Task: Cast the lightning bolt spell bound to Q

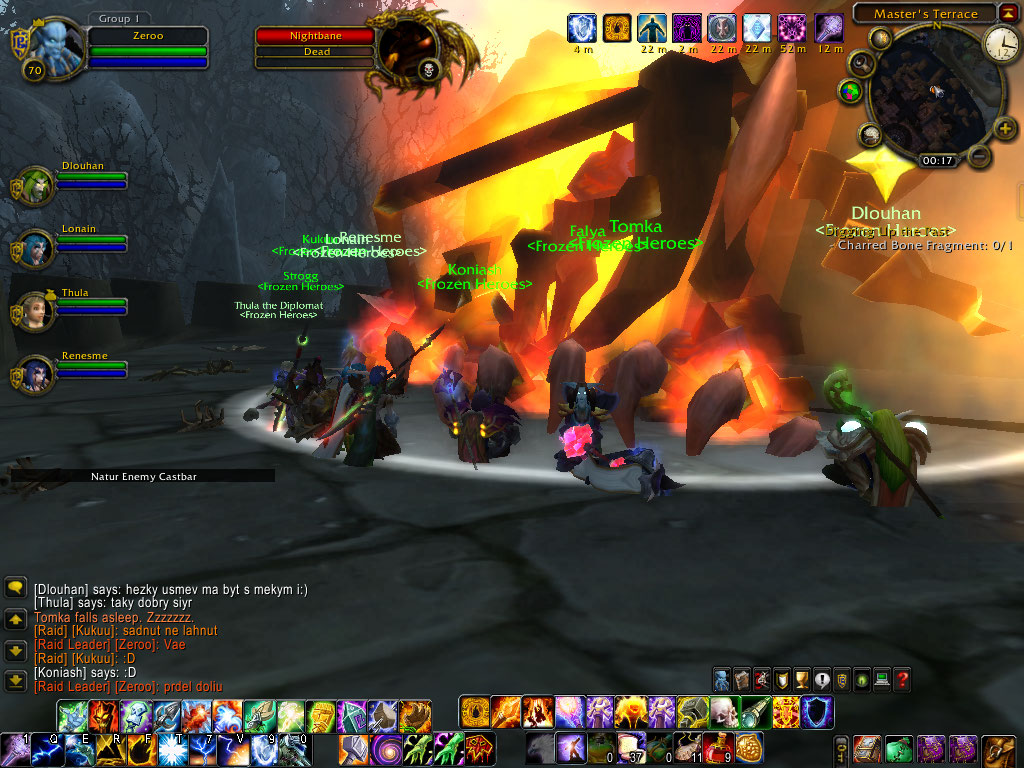Action: (x=46, y=749)
